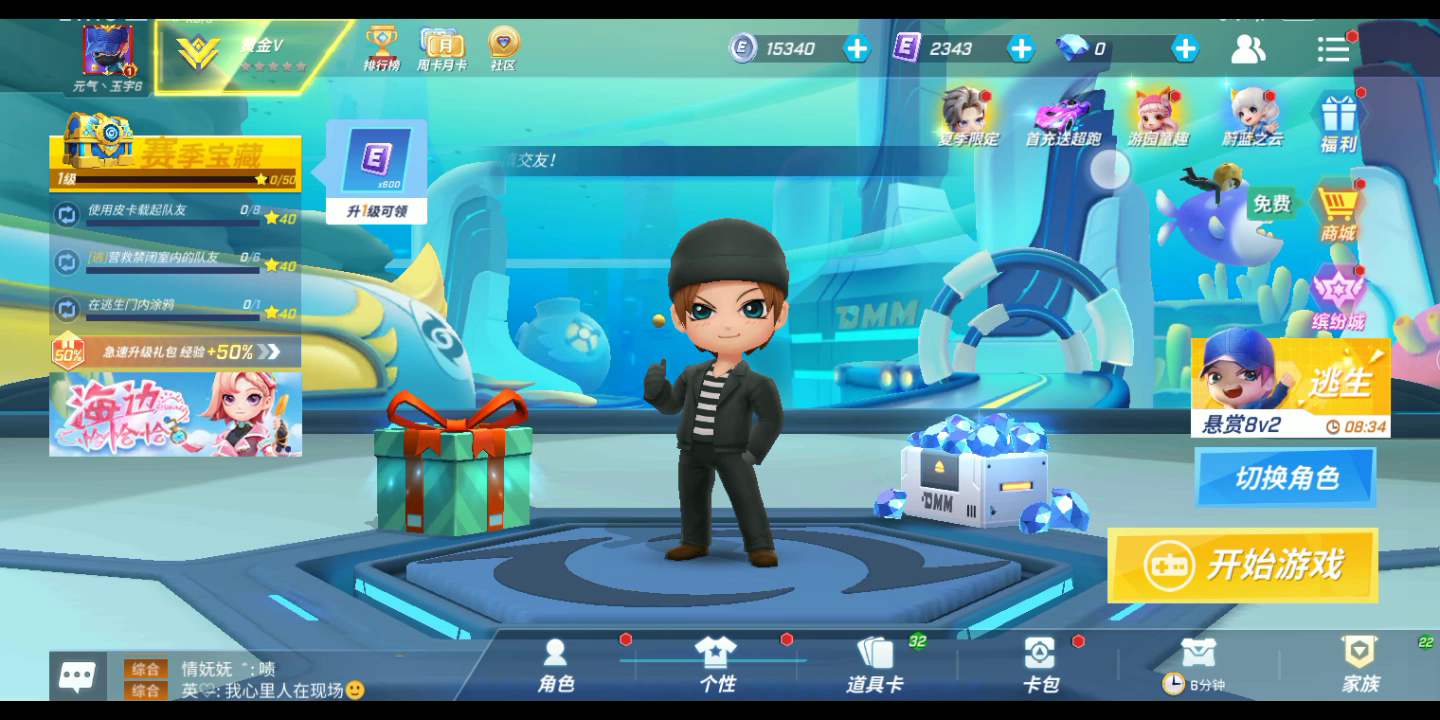Open the chat speech bubble
The width and height of the screenshot is (1440, 720).
(78, 677)
